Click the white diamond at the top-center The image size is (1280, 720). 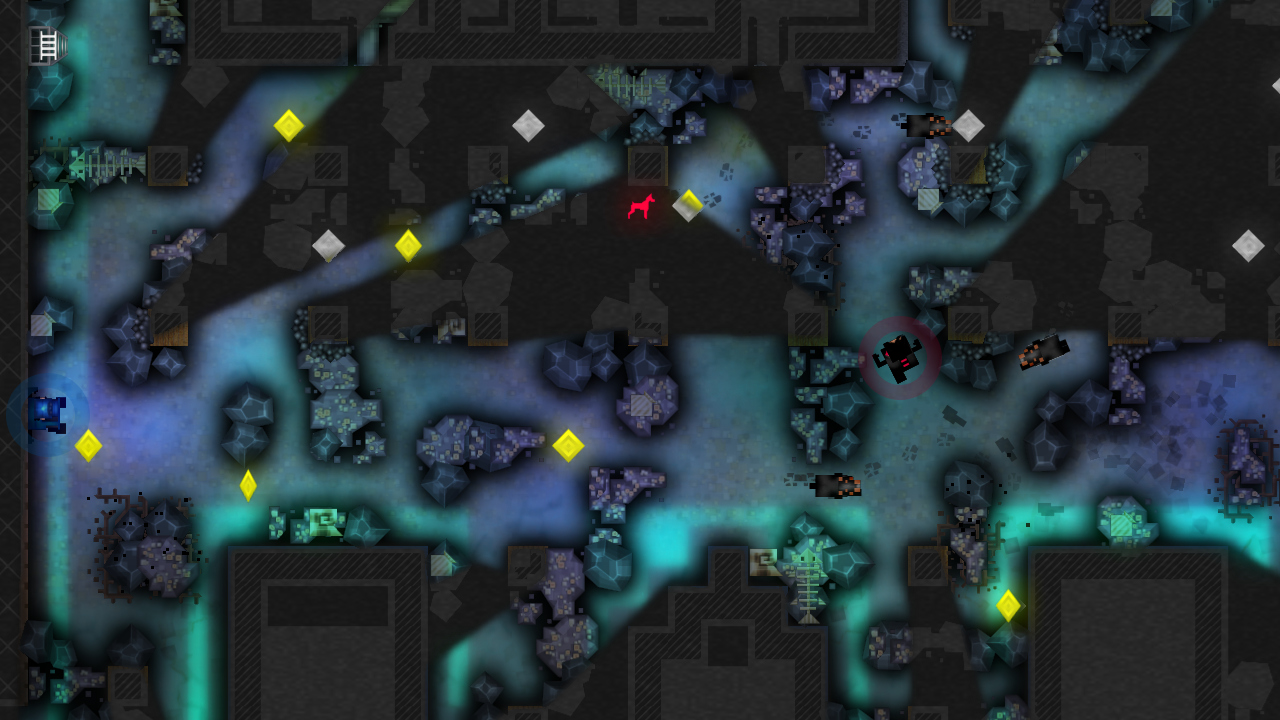(529, 126)
